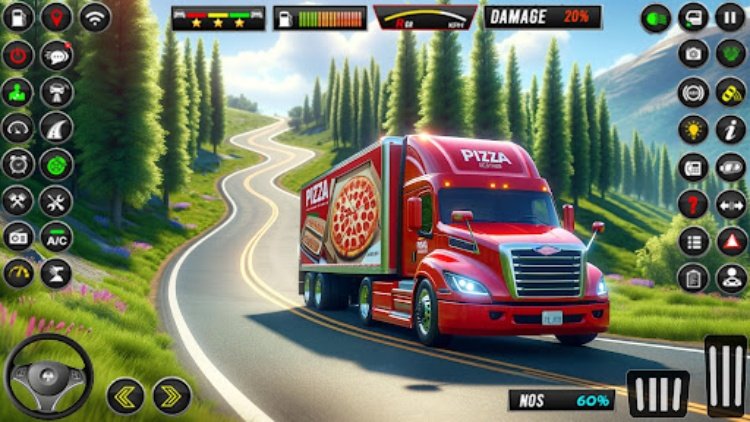The image size is (750, 422).
Task: Hit the brake pedal
Action: [658, 392]
